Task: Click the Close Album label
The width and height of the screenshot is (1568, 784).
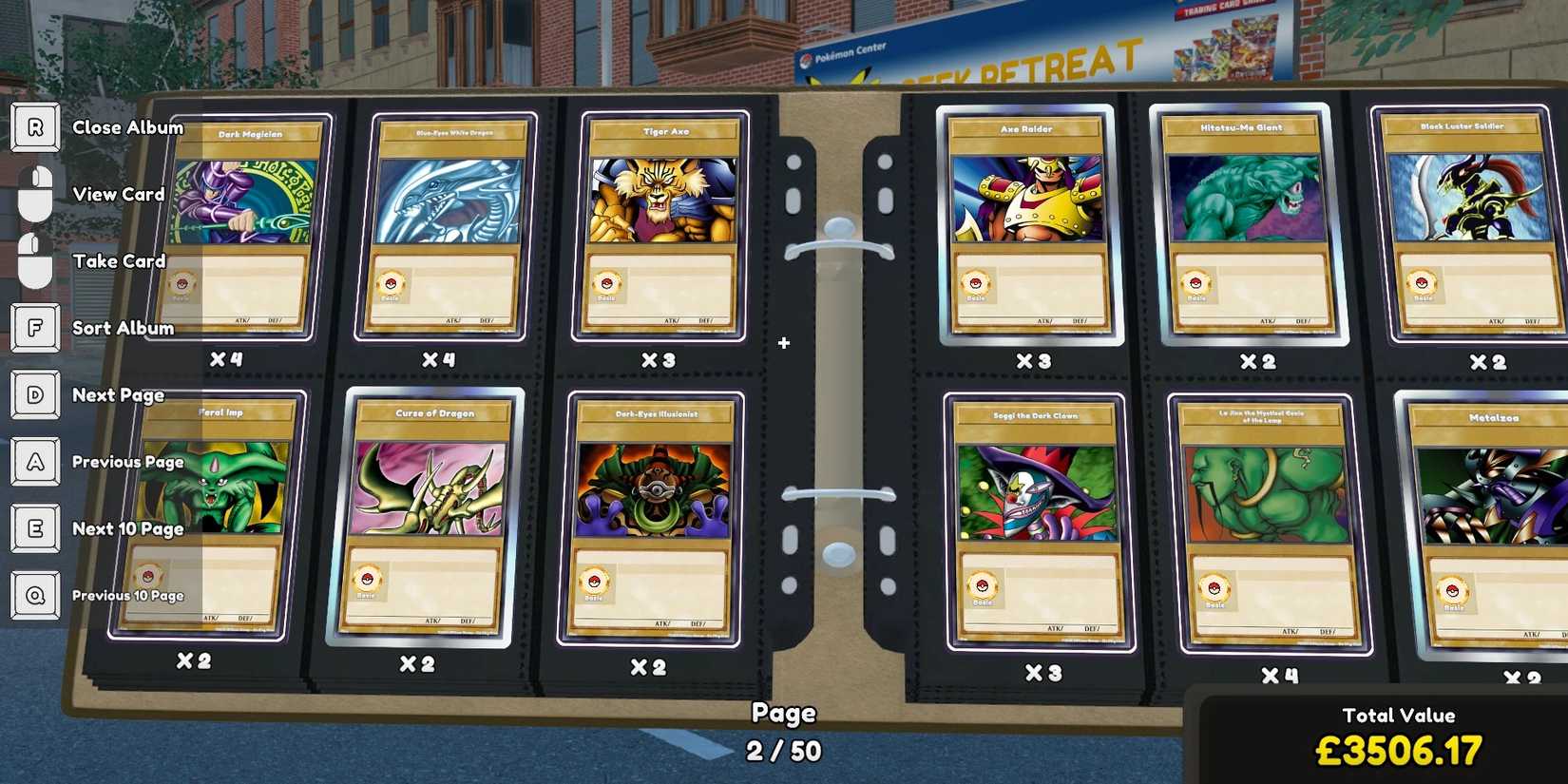Action: (128, 126)
